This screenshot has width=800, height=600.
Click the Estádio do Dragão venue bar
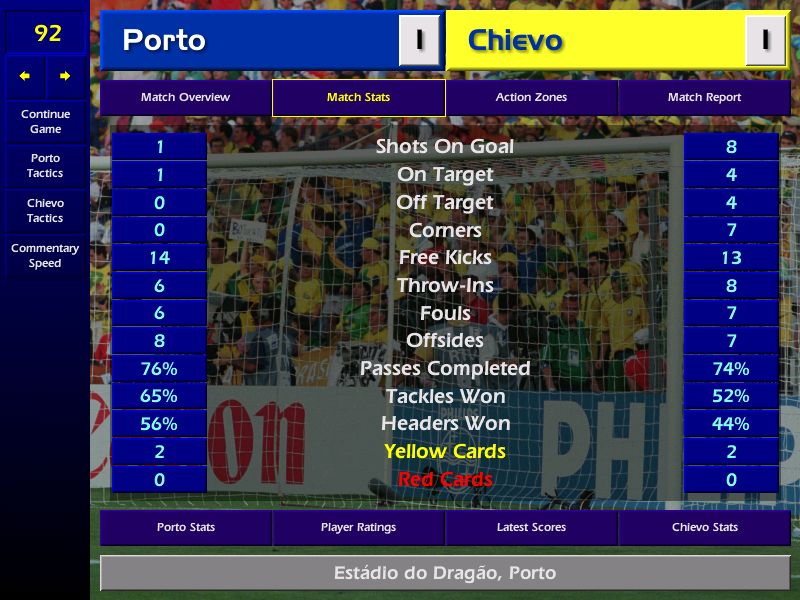(444, 573)
